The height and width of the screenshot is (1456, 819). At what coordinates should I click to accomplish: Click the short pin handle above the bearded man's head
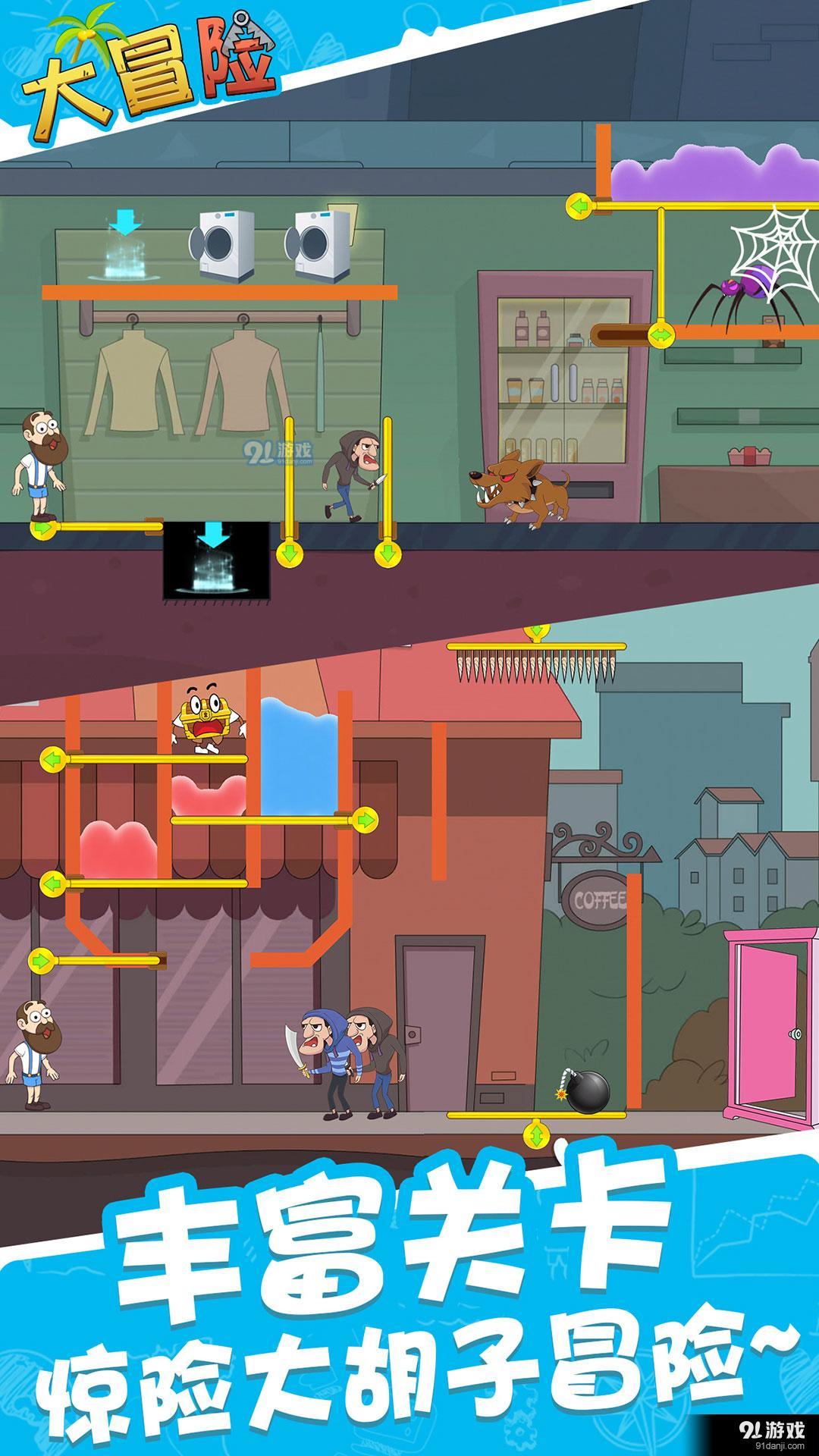(x=39, y=962)
